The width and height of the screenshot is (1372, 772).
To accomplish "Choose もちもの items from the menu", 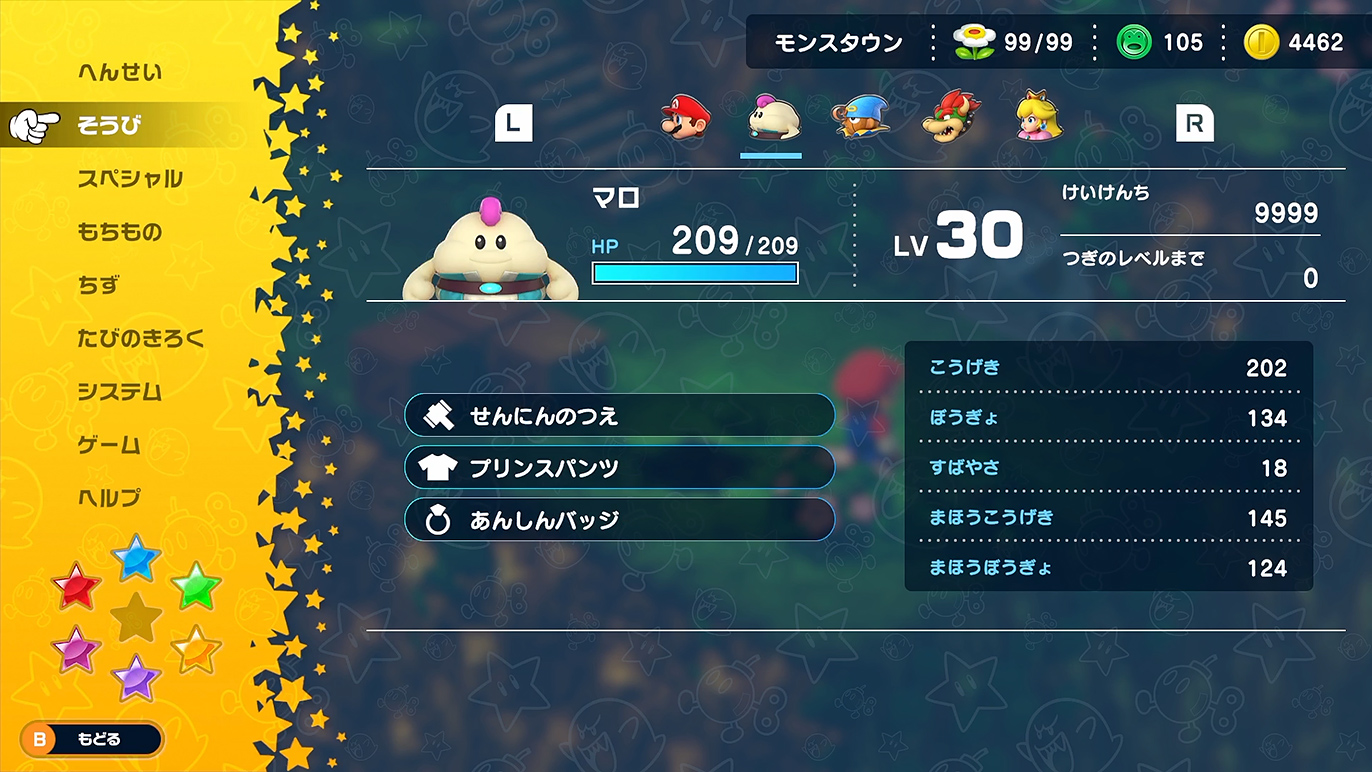I will coord(119,232).
